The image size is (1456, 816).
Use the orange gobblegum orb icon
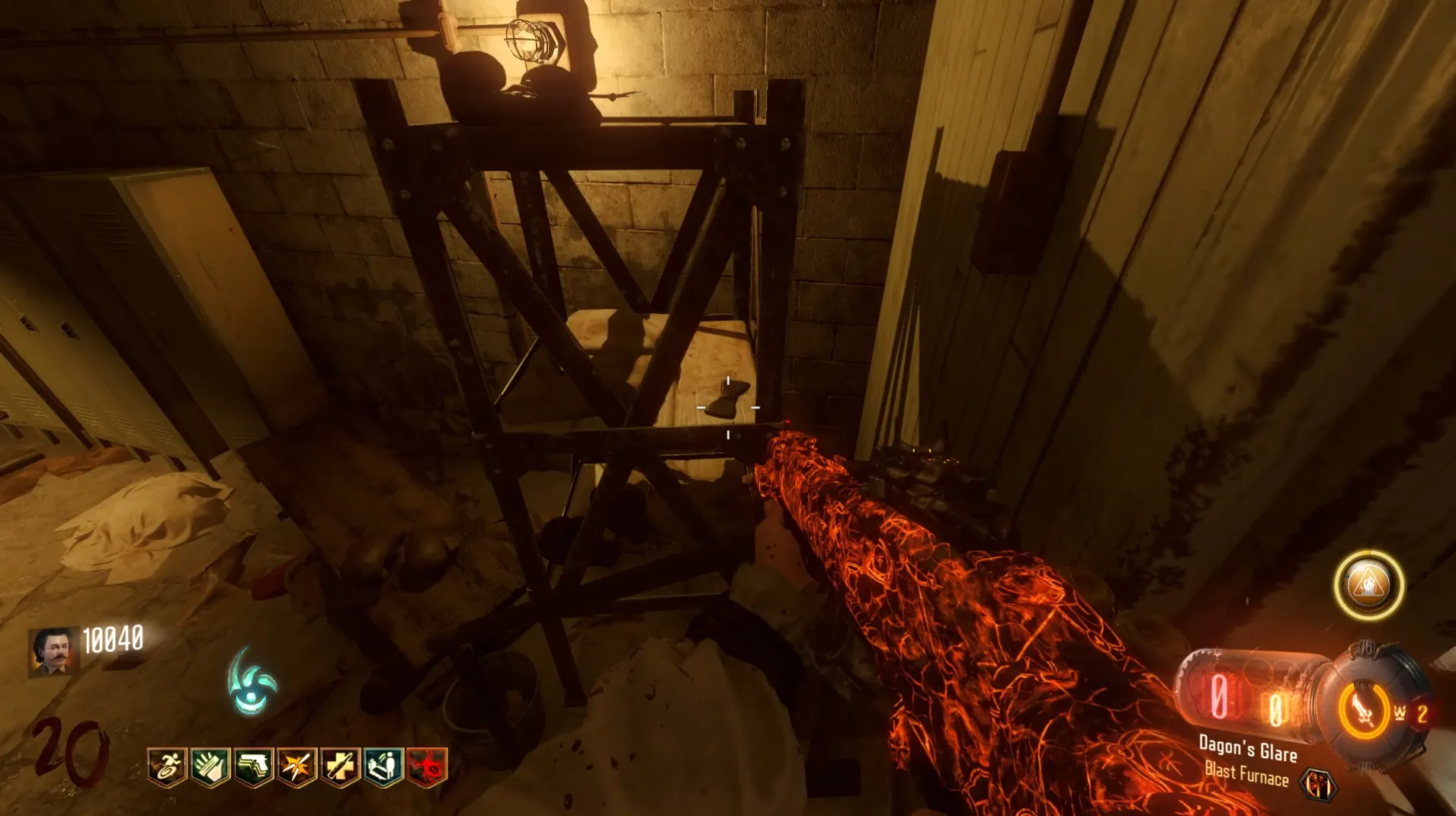[1369, 585]
